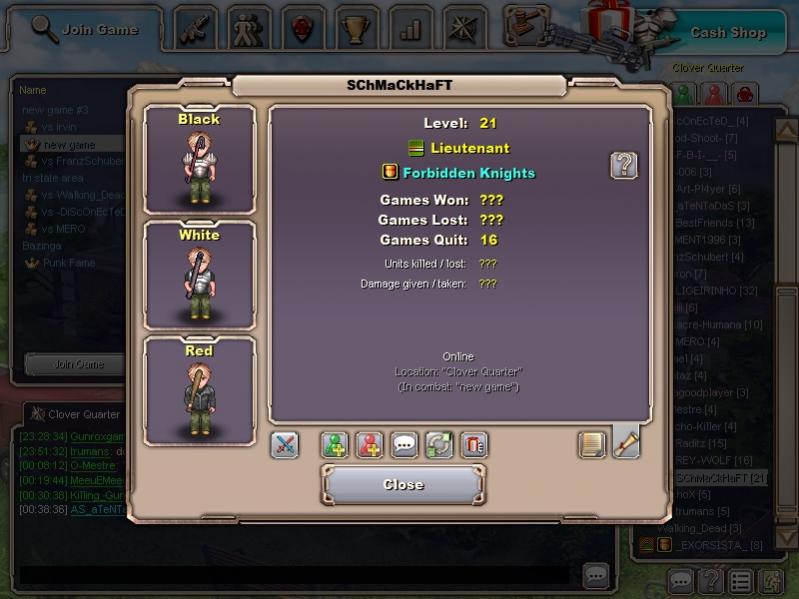This screenshot has width=799, height=599.
Task: Open private chat speech bubble icon
Action: click(x=404, y=445)
